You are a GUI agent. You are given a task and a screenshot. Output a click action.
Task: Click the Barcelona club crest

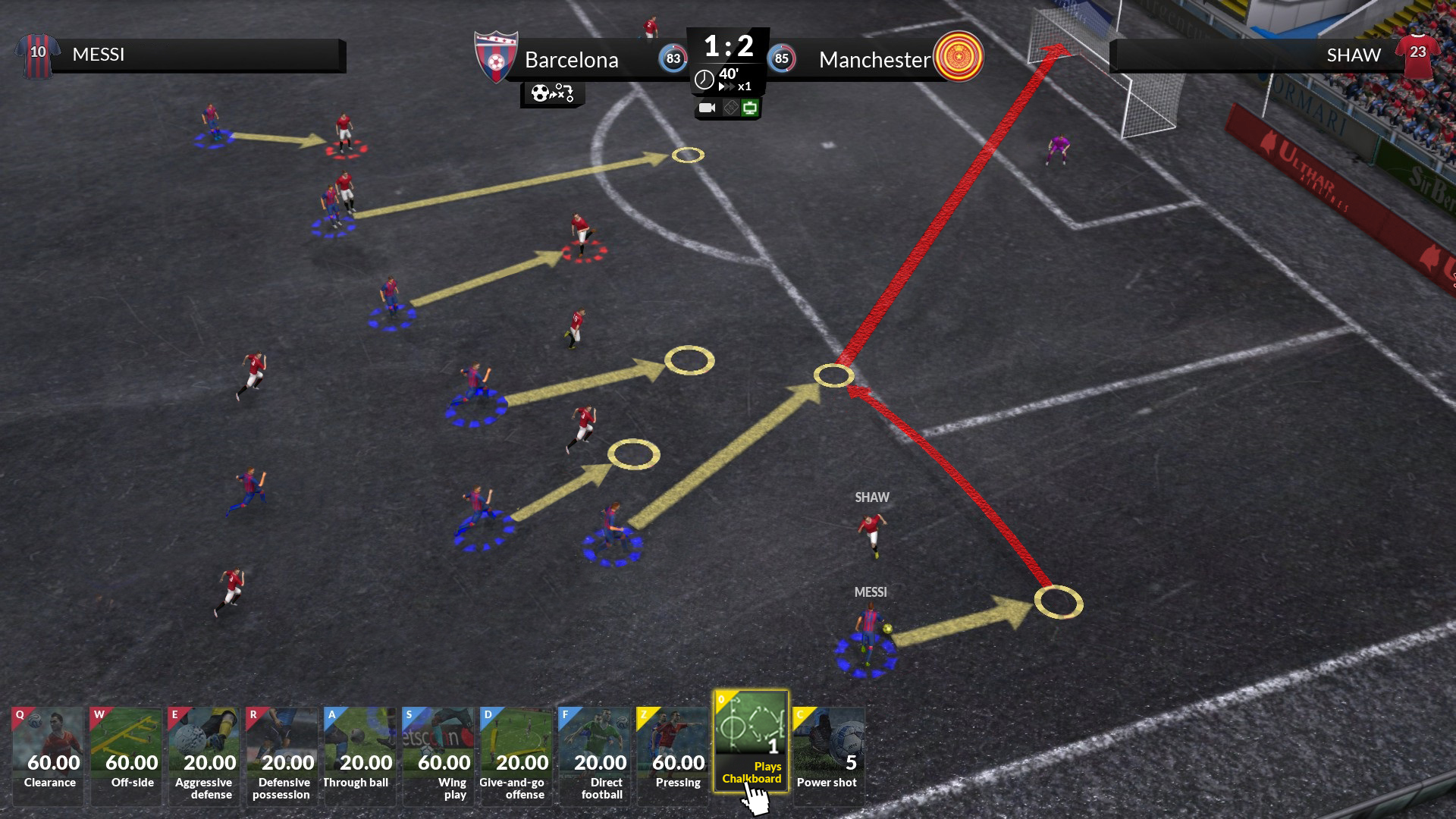pos(497,57)
